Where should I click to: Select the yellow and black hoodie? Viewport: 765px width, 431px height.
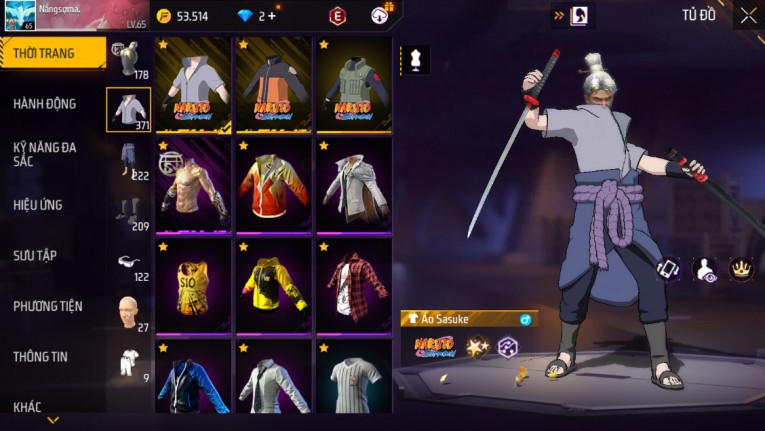point(274,287)
